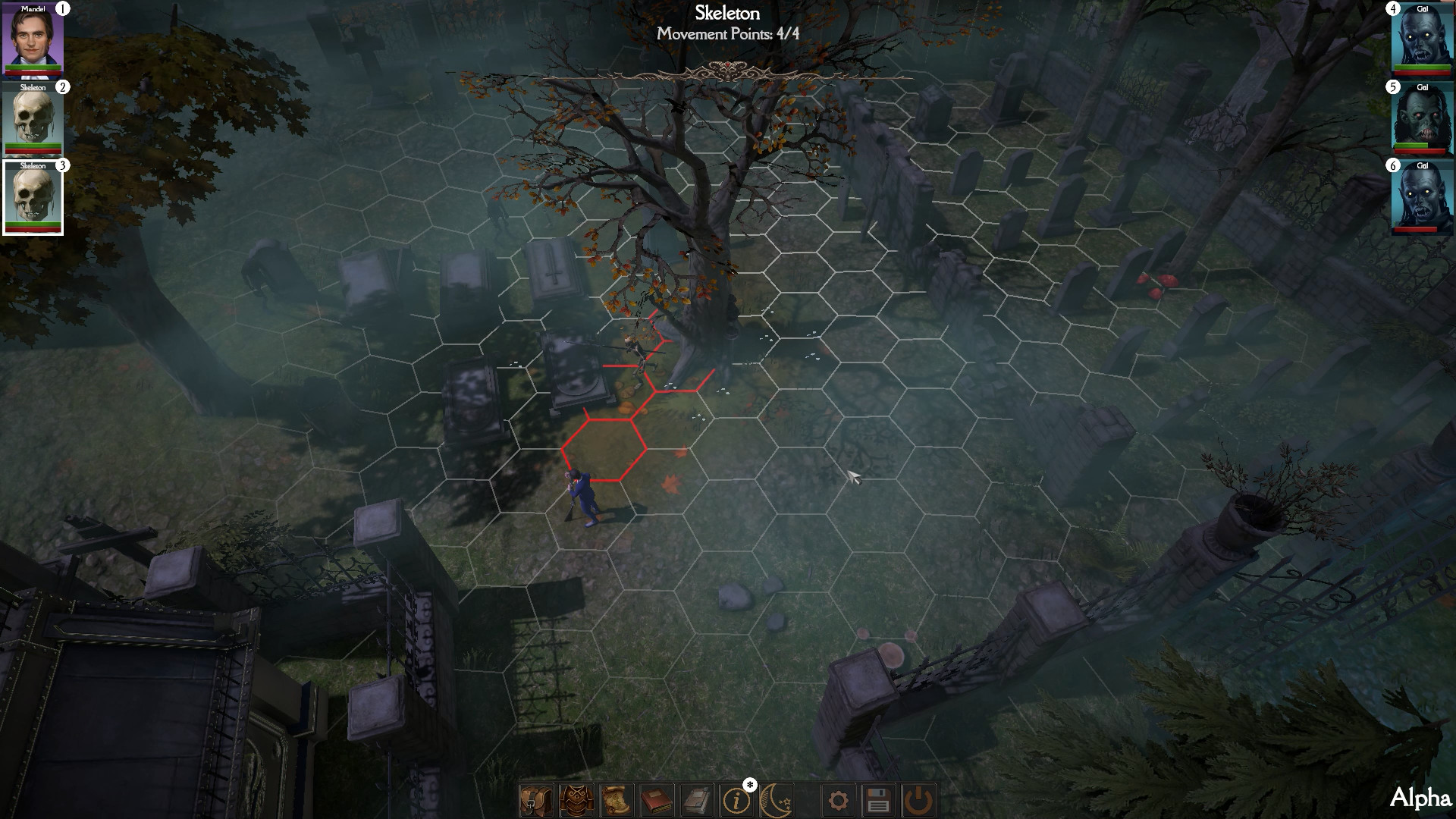Click the Skeleton name at the top
Image resolution: width=1456 pixels, height=819 pixels.
tap(728, 13)
